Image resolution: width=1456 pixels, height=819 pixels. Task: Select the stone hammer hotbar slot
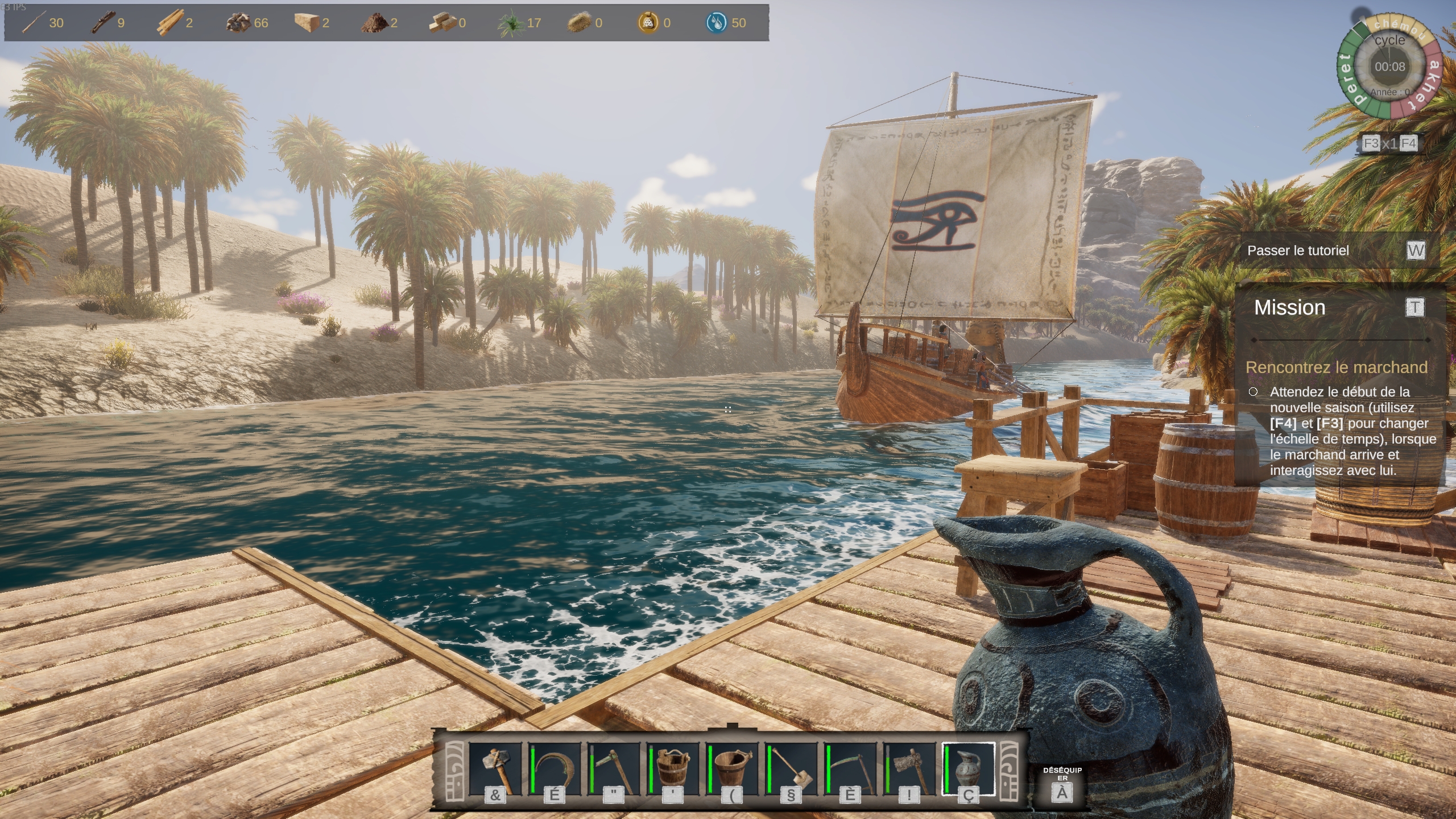point(495,770)
